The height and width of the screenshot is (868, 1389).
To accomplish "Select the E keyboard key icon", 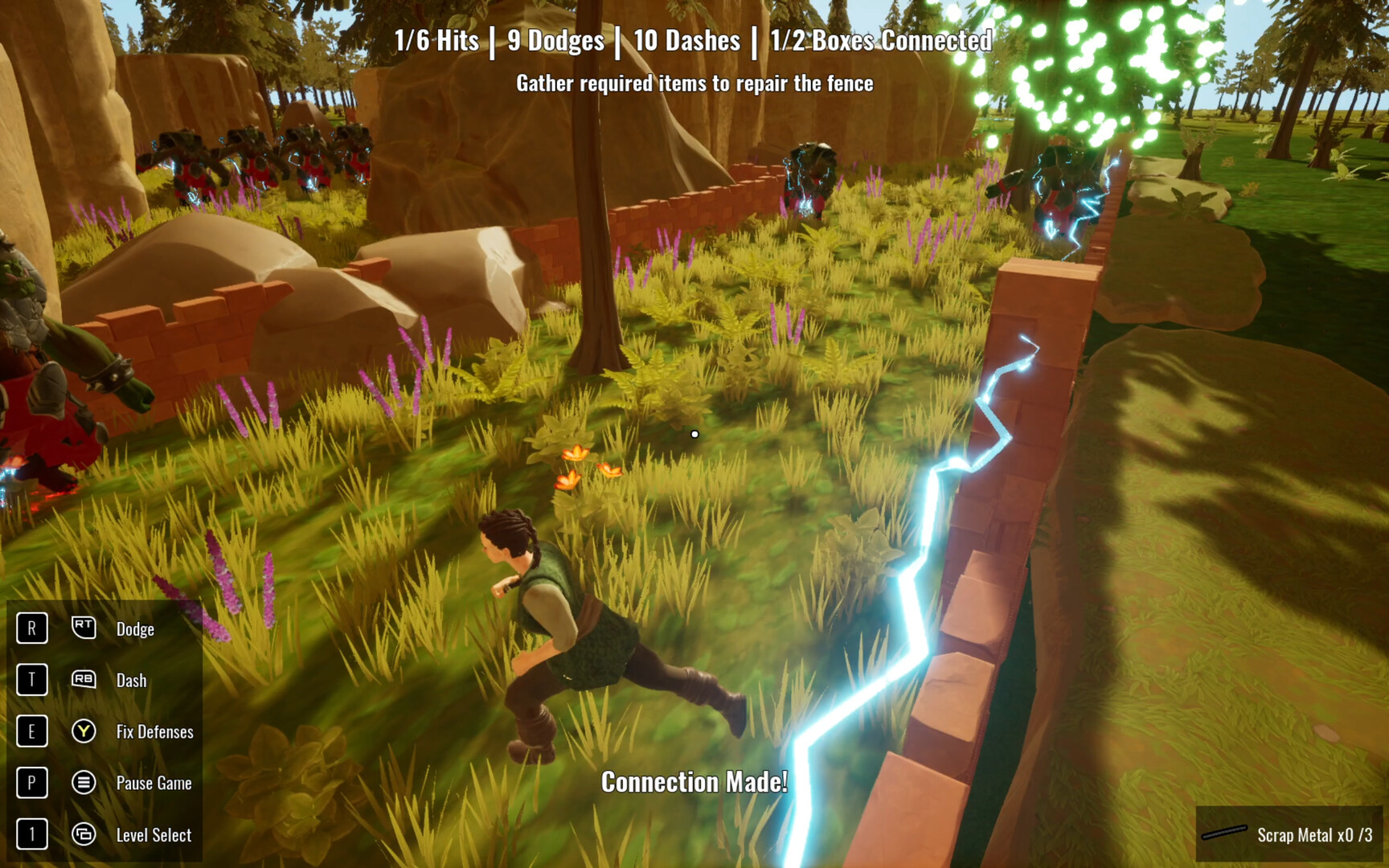I will [31, 731].
